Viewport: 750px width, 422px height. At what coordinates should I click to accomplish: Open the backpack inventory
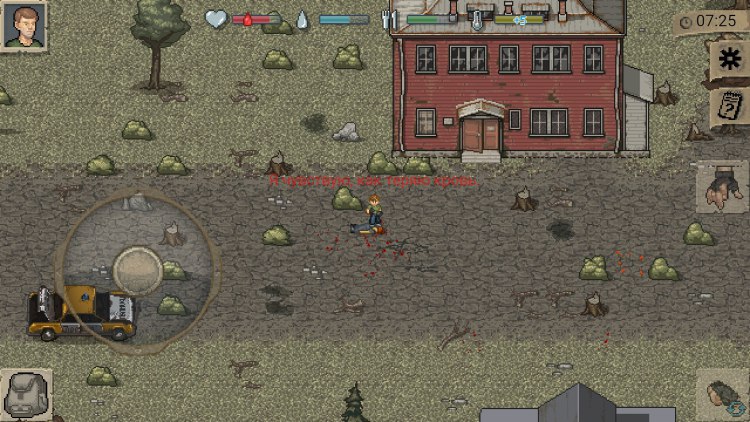point(25,395)
